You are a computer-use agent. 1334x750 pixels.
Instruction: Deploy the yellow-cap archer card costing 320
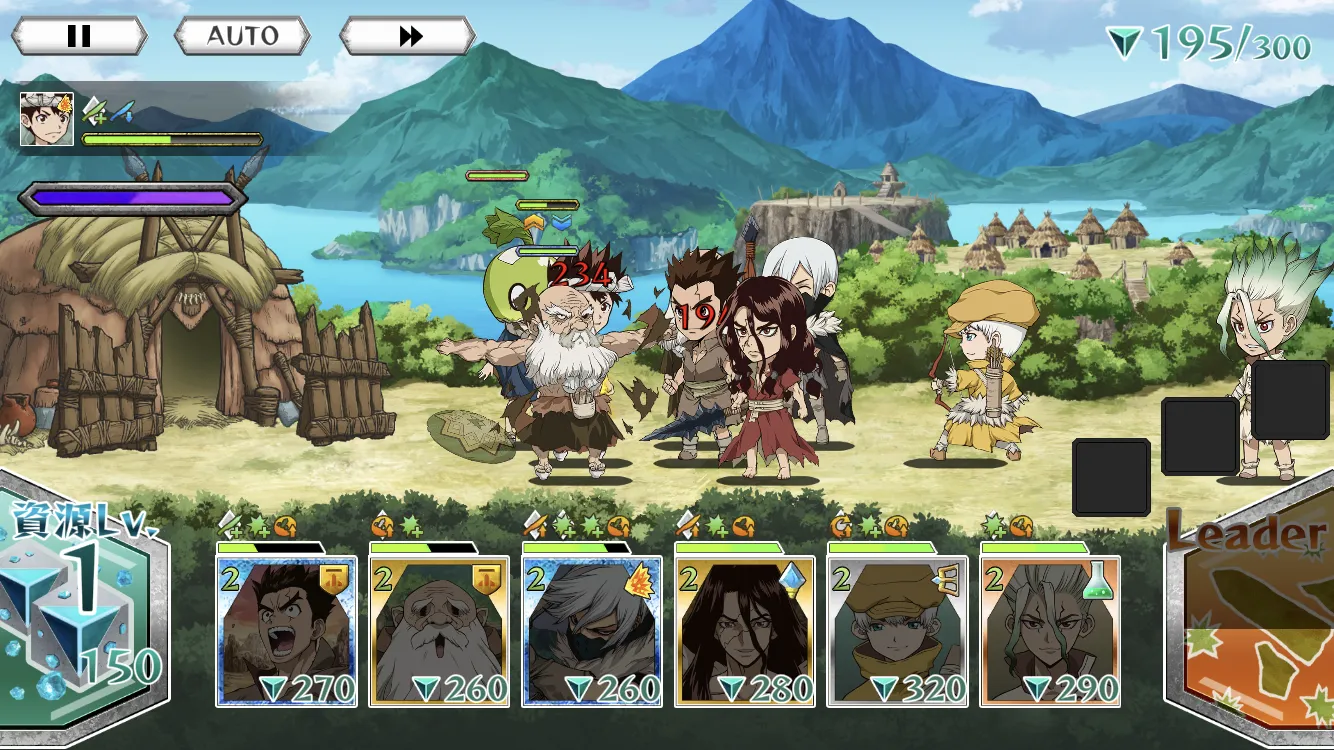click(898, 631)
